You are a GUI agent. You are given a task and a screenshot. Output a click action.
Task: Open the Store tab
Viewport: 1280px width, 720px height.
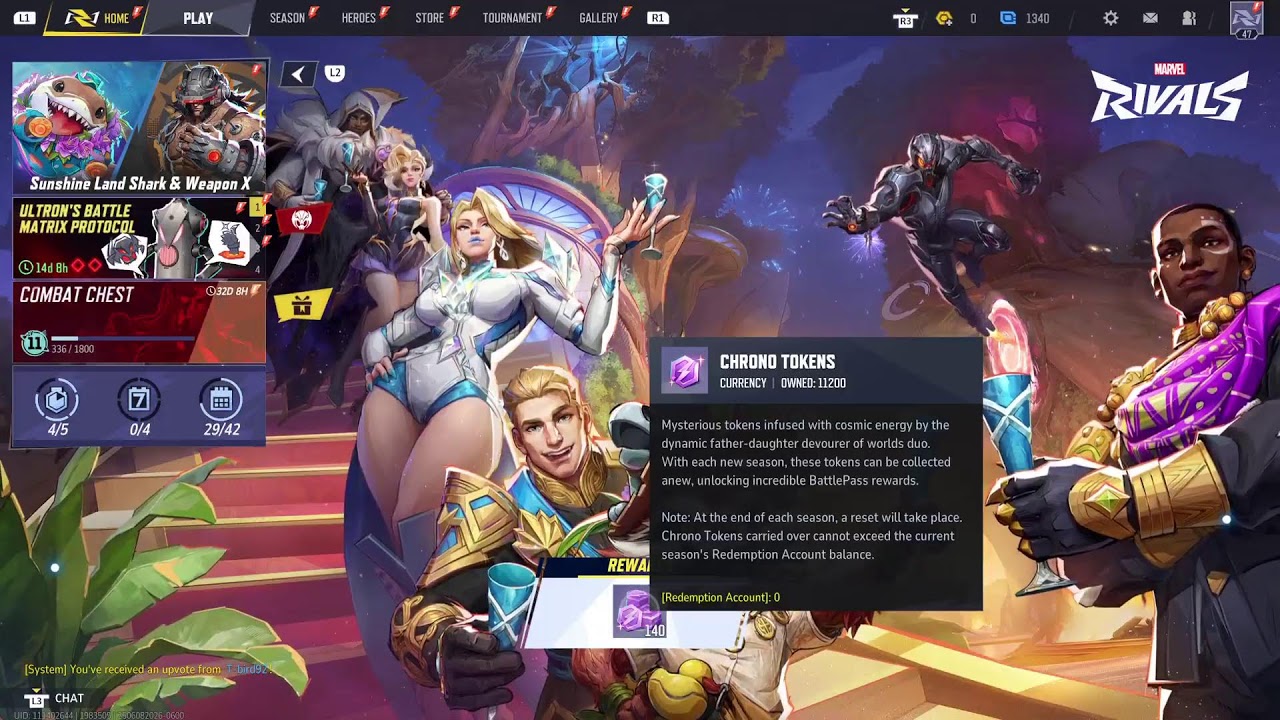pos(430,18)
